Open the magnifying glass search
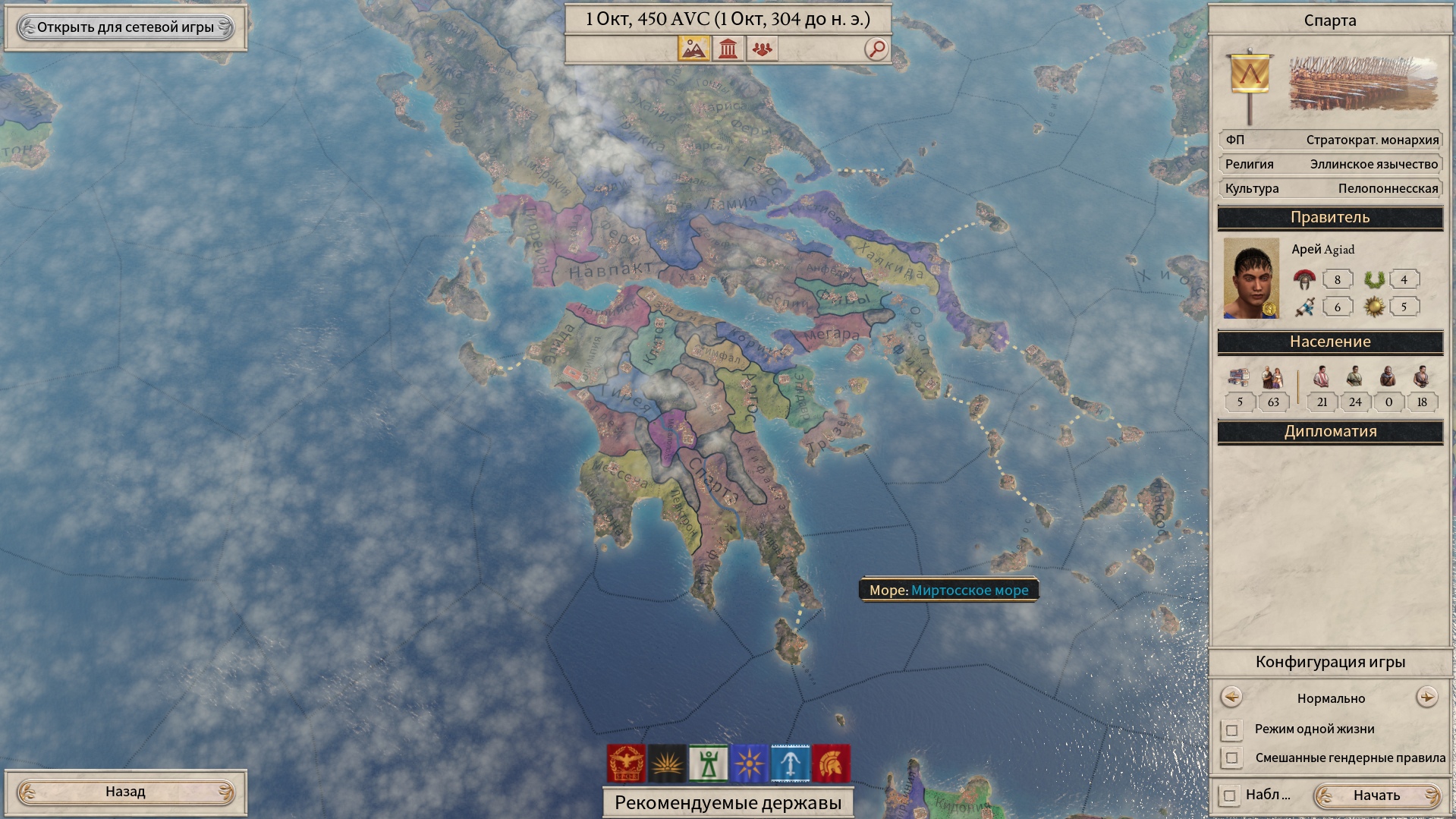 (876, 49)
